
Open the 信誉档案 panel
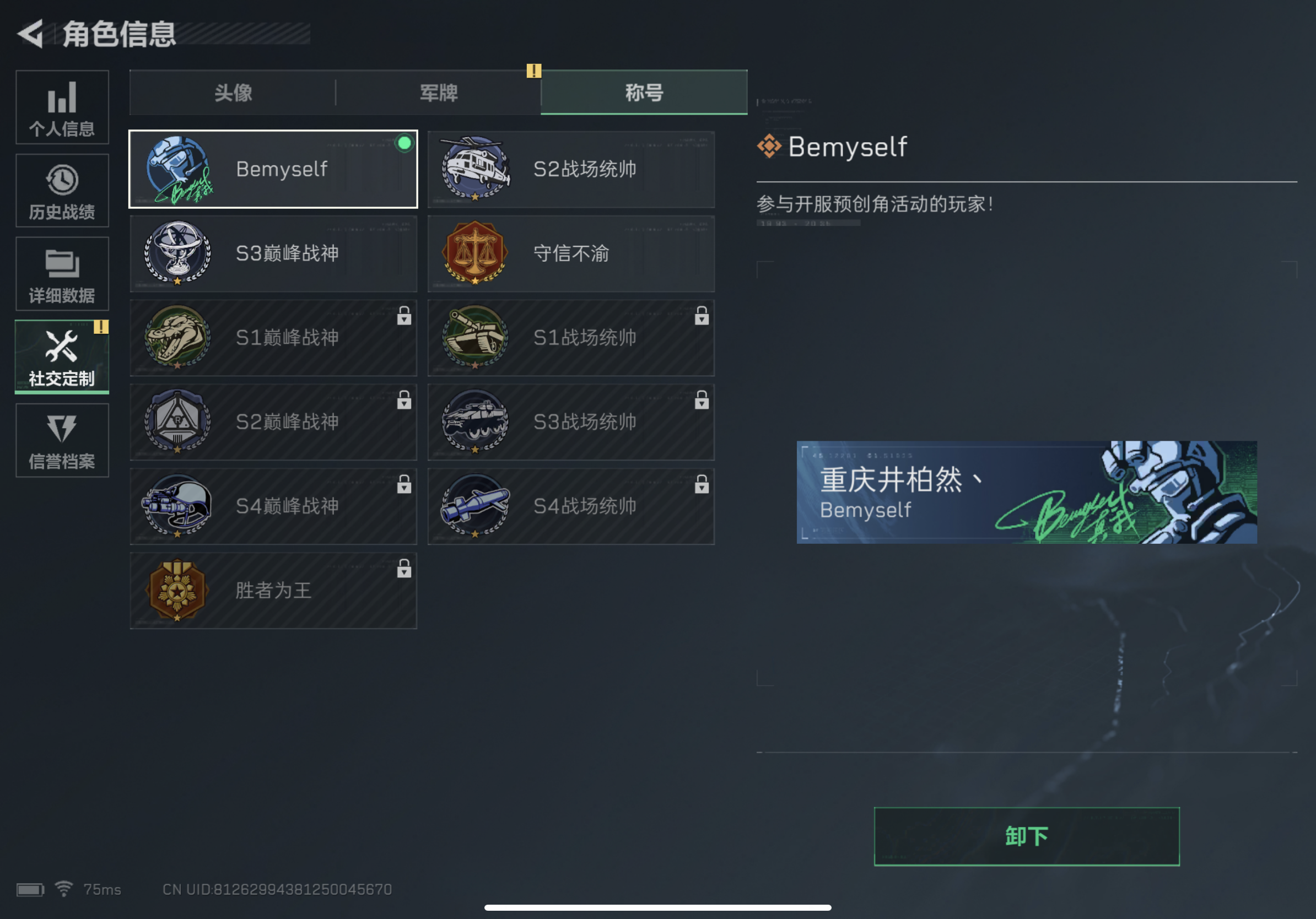(62, 441)
